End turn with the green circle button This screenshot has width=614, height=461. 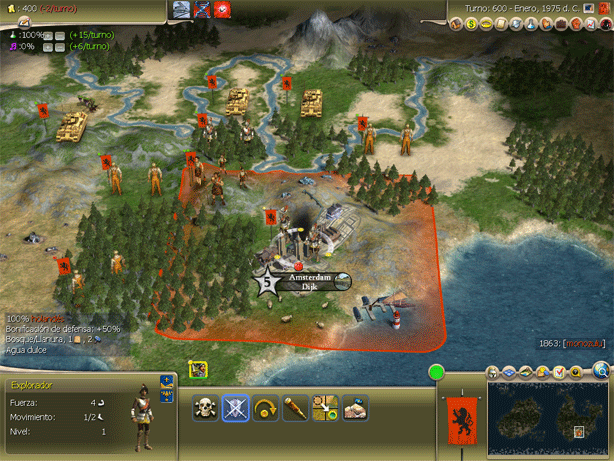(x=436, y=373)
